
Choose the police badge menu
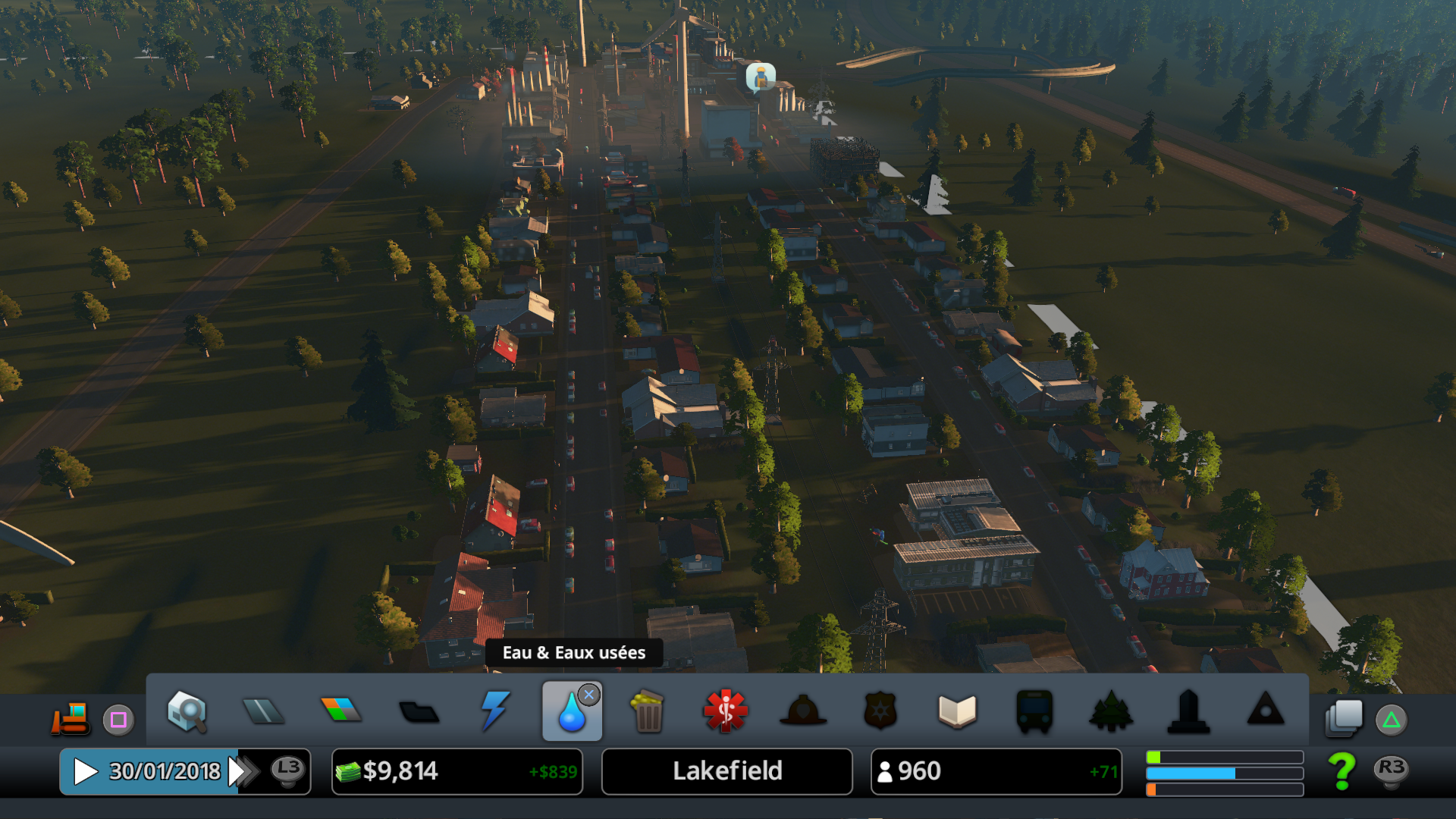click(x=880, y=711)
